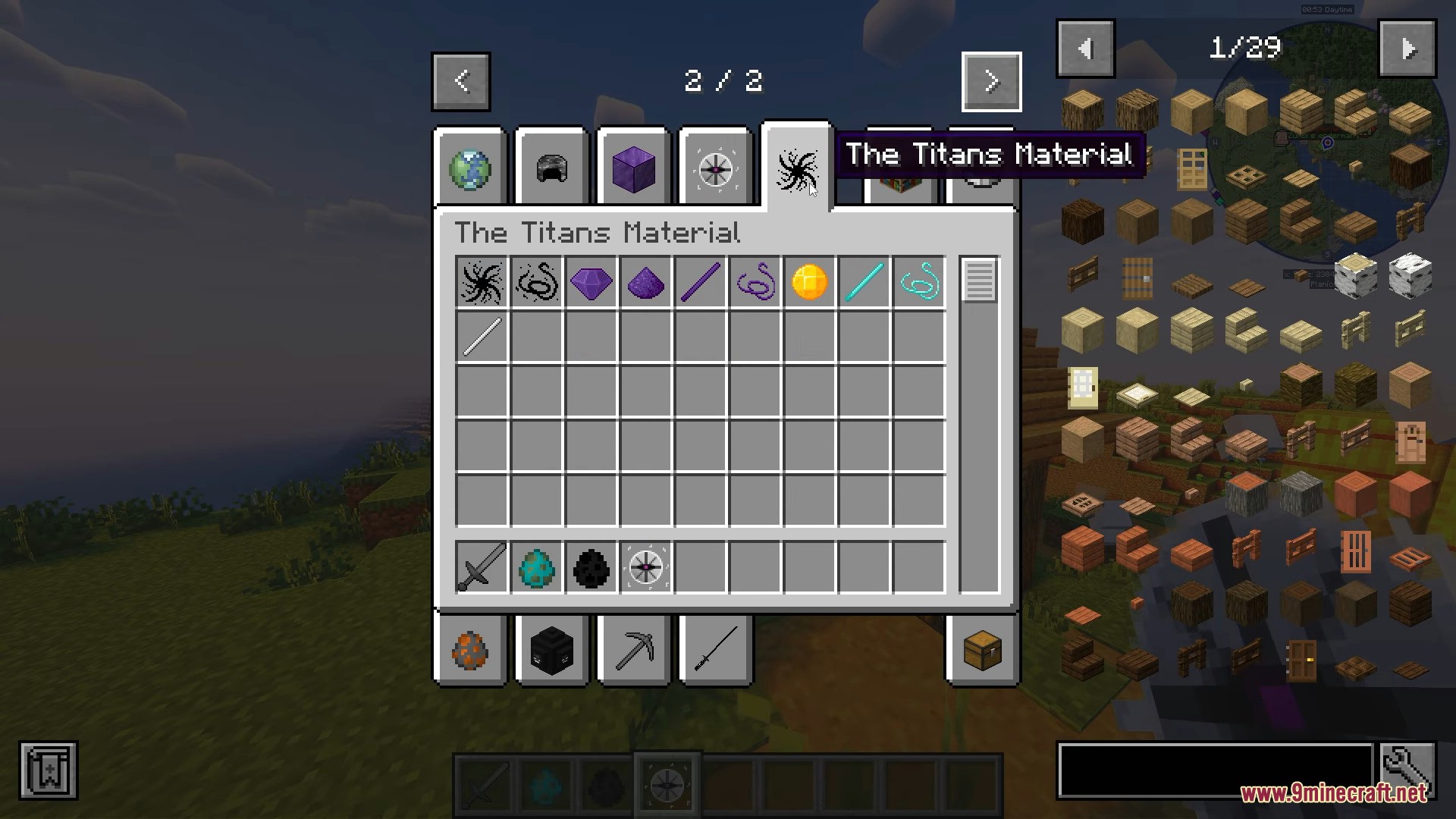The height and width of the screenshot is (819, 1456).
Task: Open the globe icon creative tab
Action: (x=470, y=168)
